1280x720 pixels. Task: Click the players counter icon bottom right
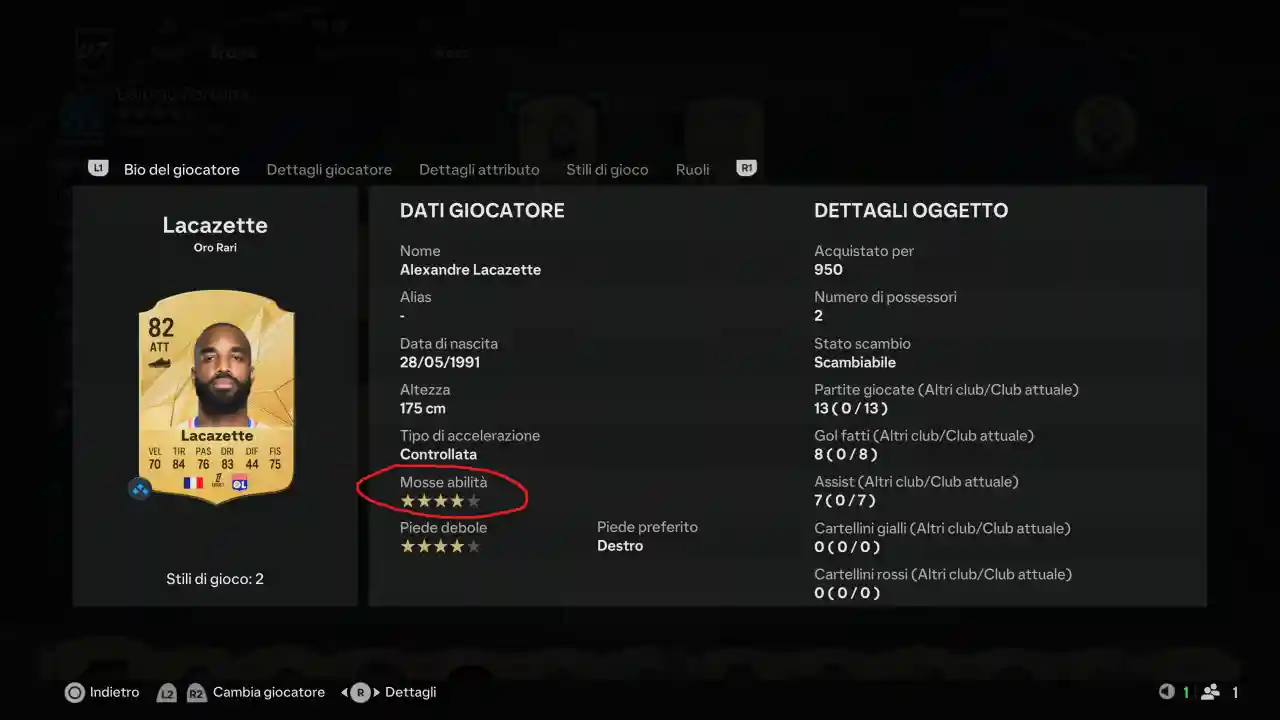click(1210, 691)
